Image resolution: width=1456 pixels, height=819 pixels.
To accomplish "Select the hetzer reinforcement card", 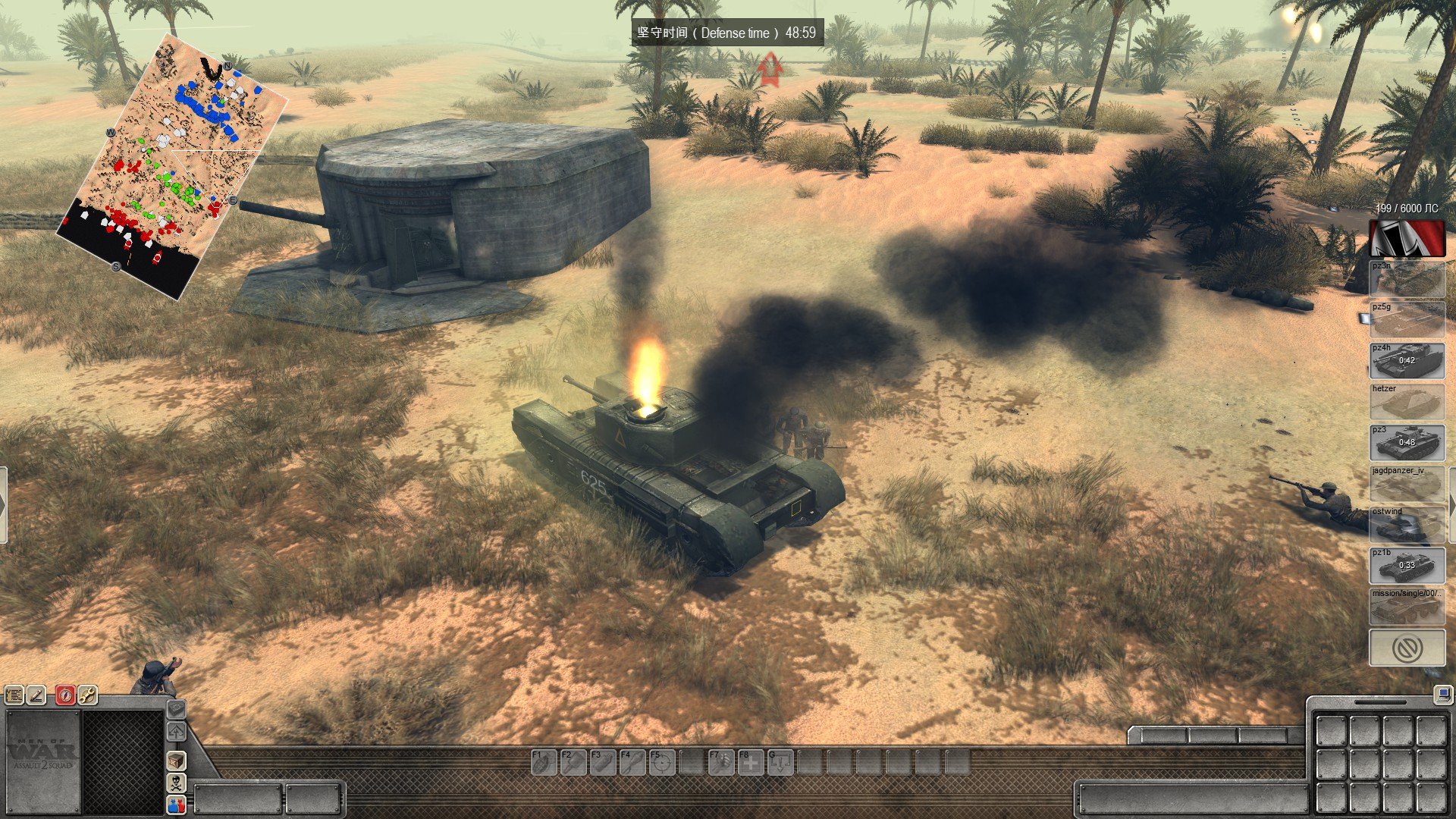I will point(1407,402).
